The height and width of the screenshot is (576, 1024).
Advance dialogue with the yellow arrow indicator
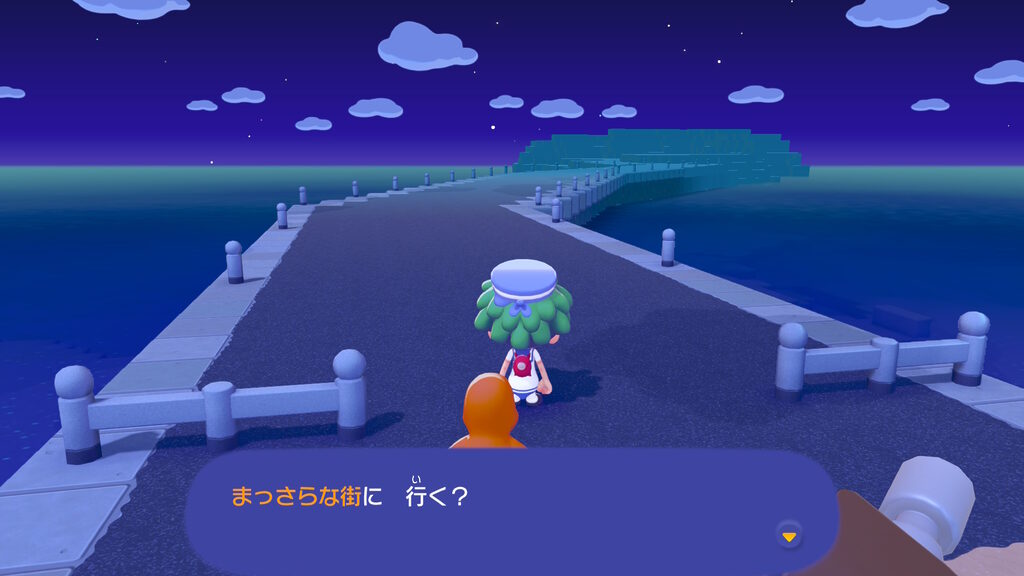tap(789, 537)
